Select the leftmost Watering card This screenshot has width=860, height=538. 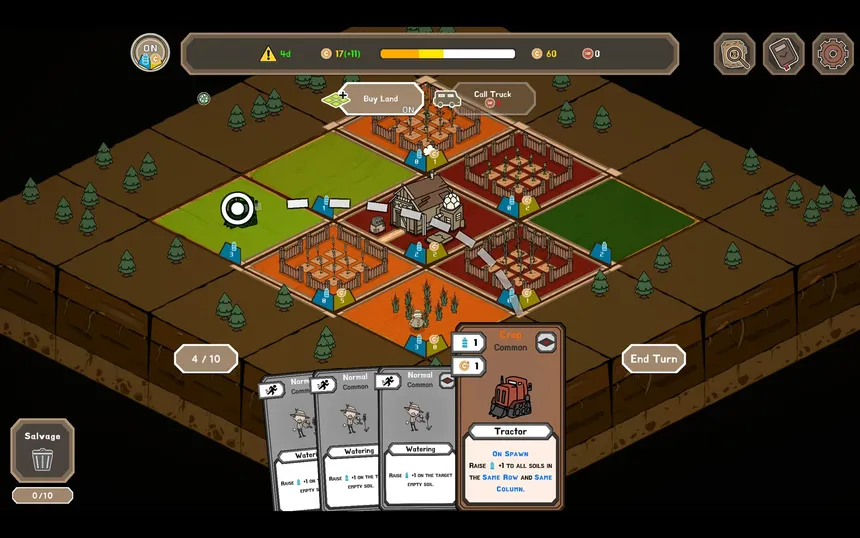290,450
